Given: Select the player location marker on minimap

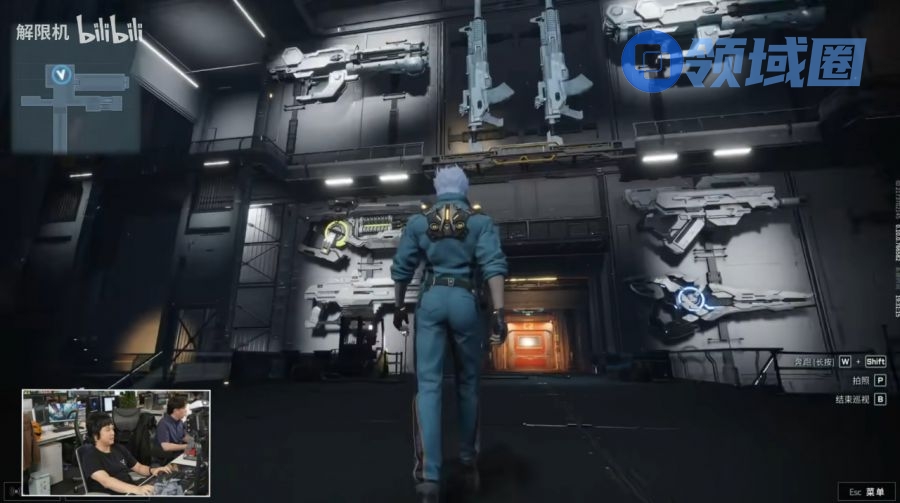Looking at the screenshot, I should [64, 75].
